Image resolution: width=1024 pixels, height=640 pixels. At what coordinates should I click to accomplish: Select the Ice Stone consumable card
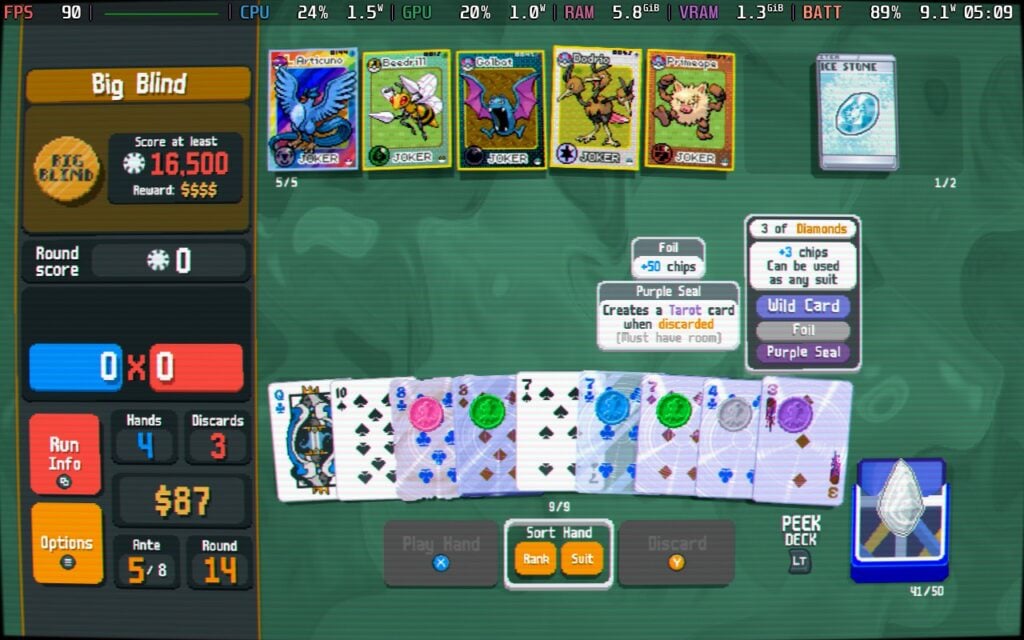(855, 112)
